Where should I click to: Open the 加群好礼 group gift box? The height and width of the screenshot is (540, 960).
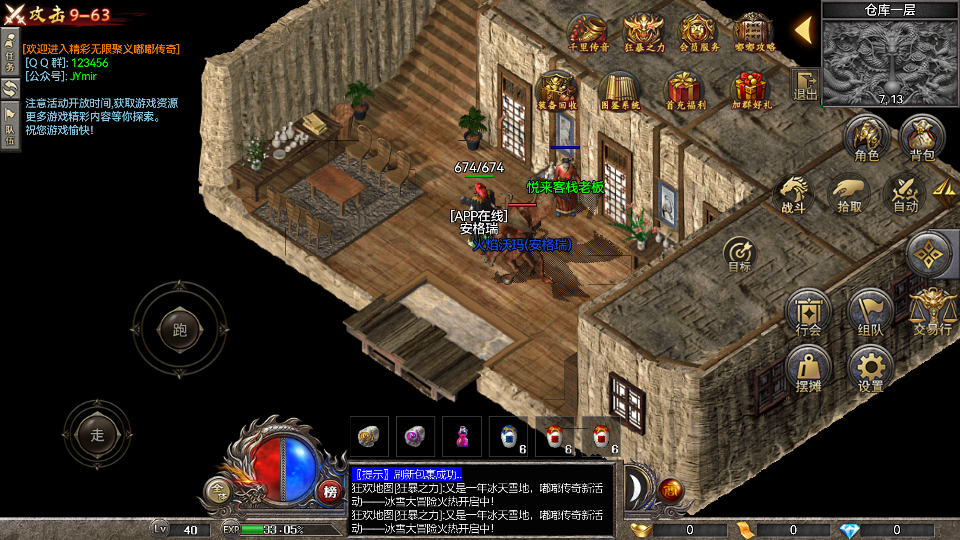(x=750, y=91)
